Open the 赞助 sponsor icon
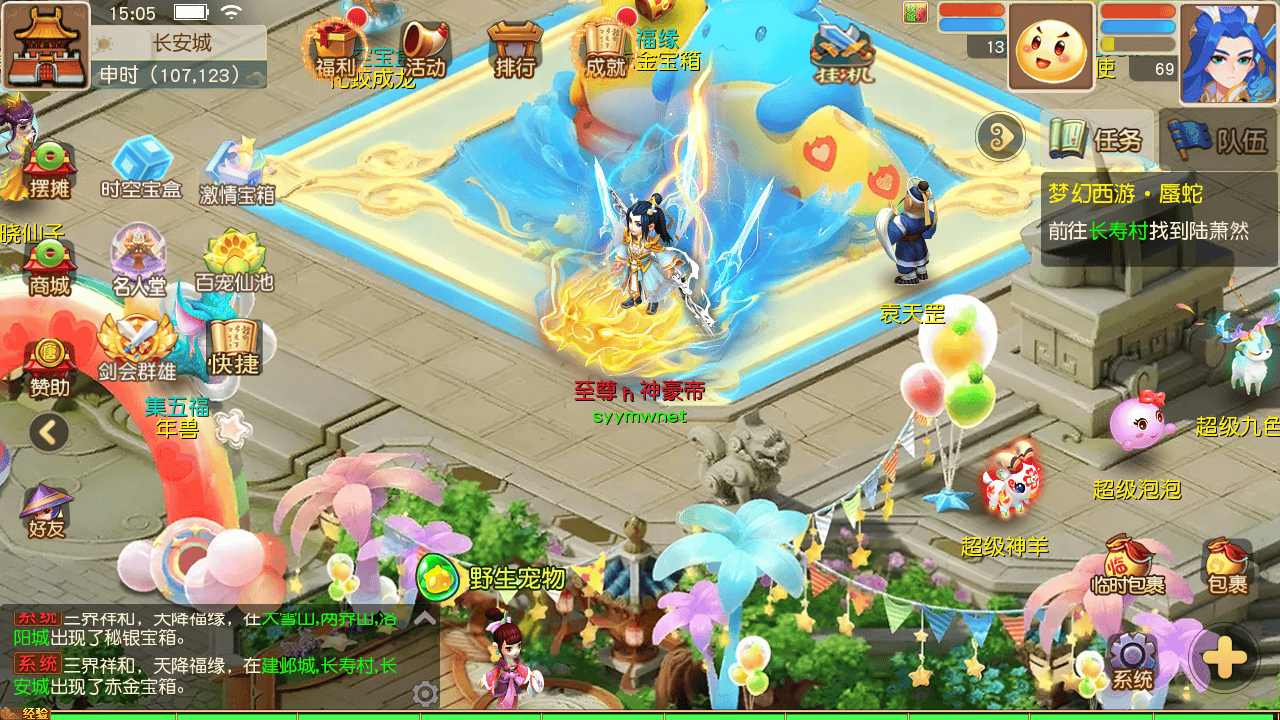Viewport: 1280px width, 720px height. [49, 365]
